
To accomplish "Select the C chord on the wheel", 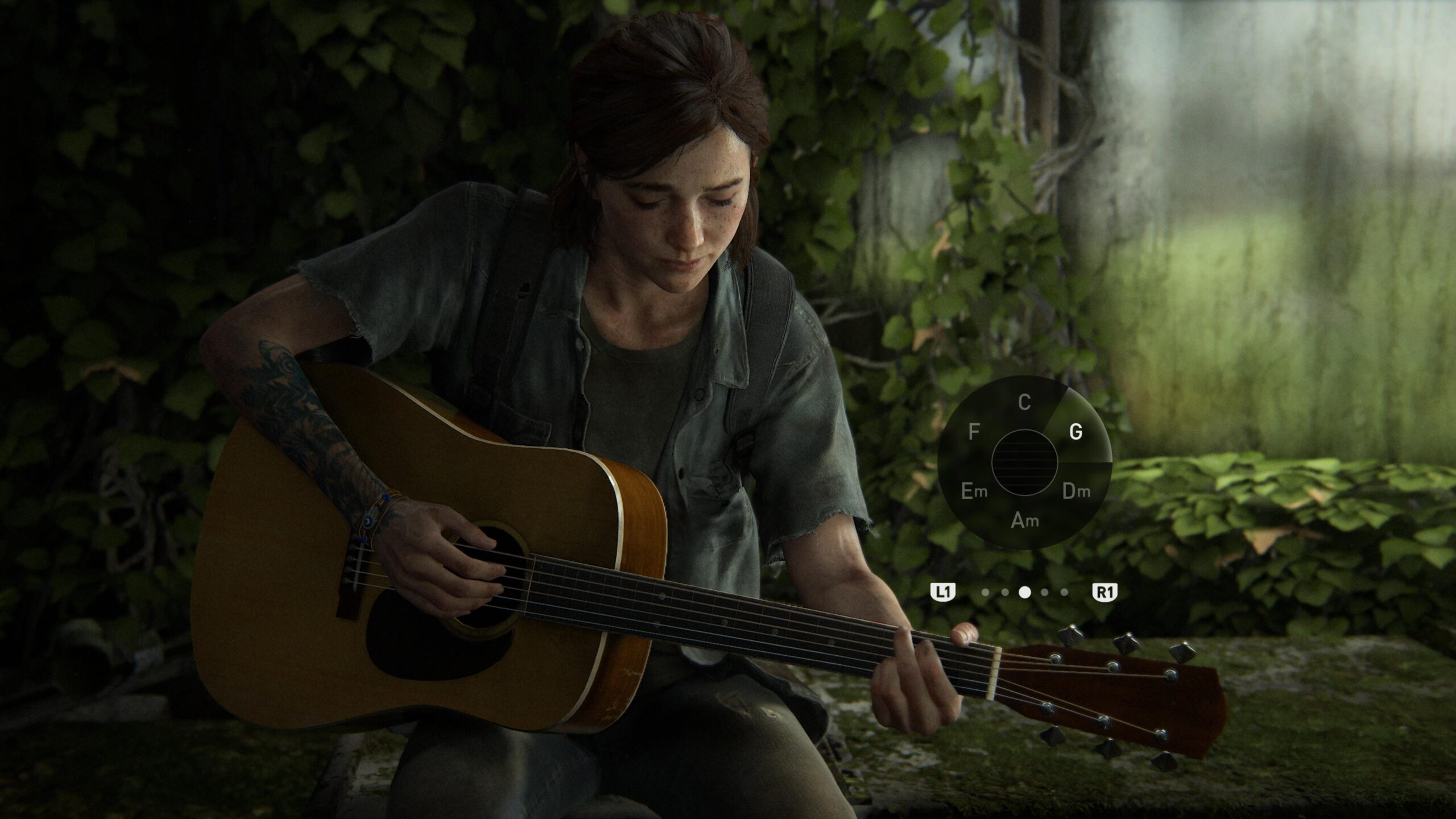I will pyautogui.click(x=1024, y=403).
